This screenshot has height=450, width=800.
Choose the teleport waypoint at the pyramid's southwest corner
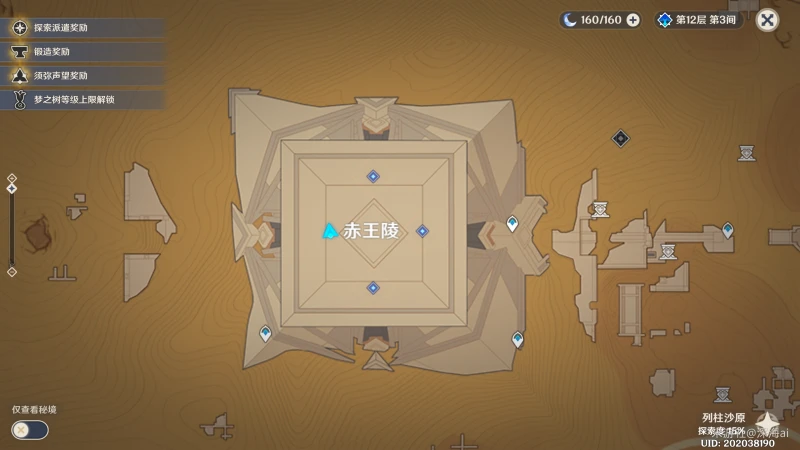[x=265, y=332]
